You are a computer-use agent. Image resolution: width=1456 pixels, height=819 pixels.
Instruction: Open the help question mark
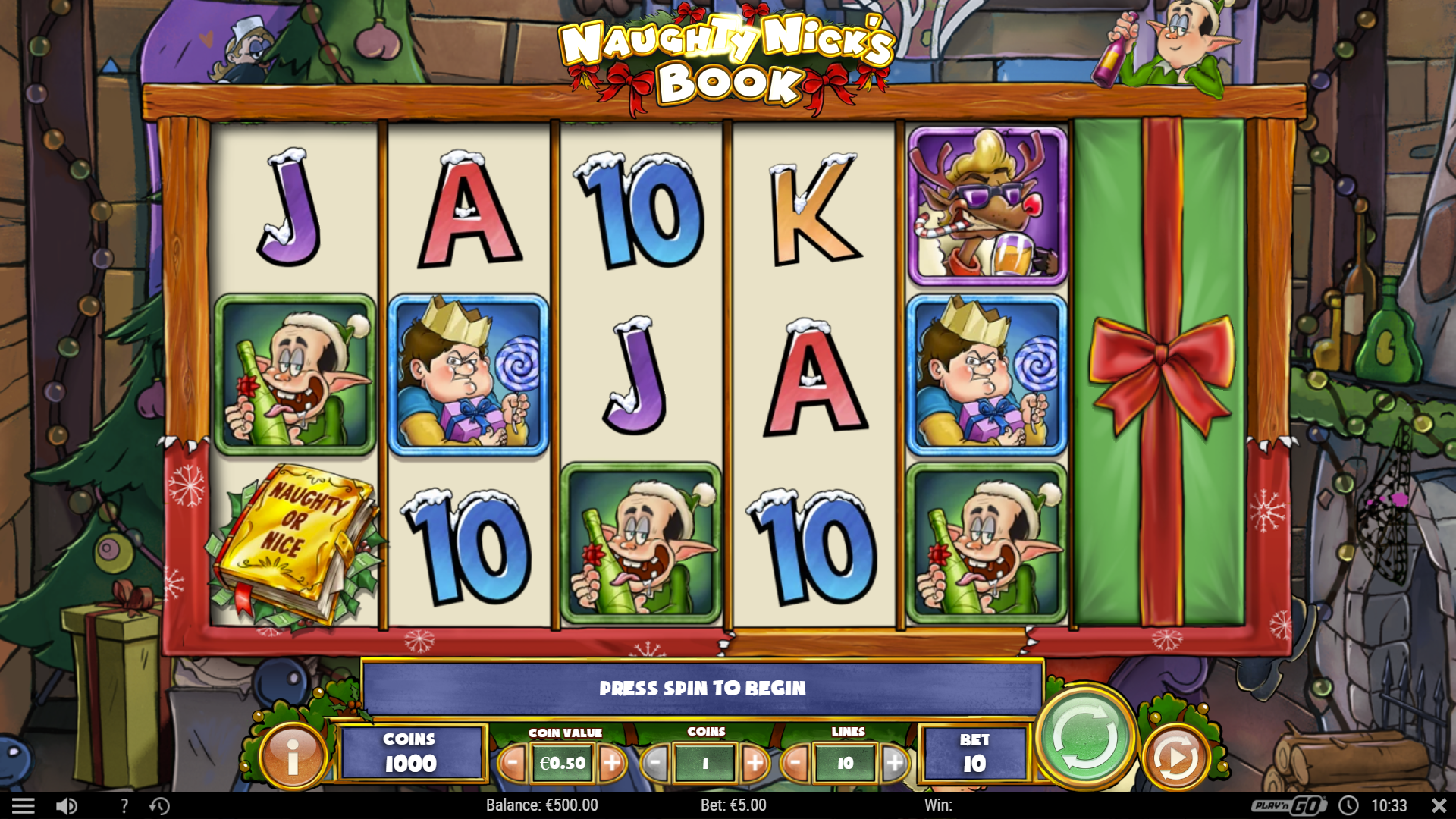click(124, 805)
